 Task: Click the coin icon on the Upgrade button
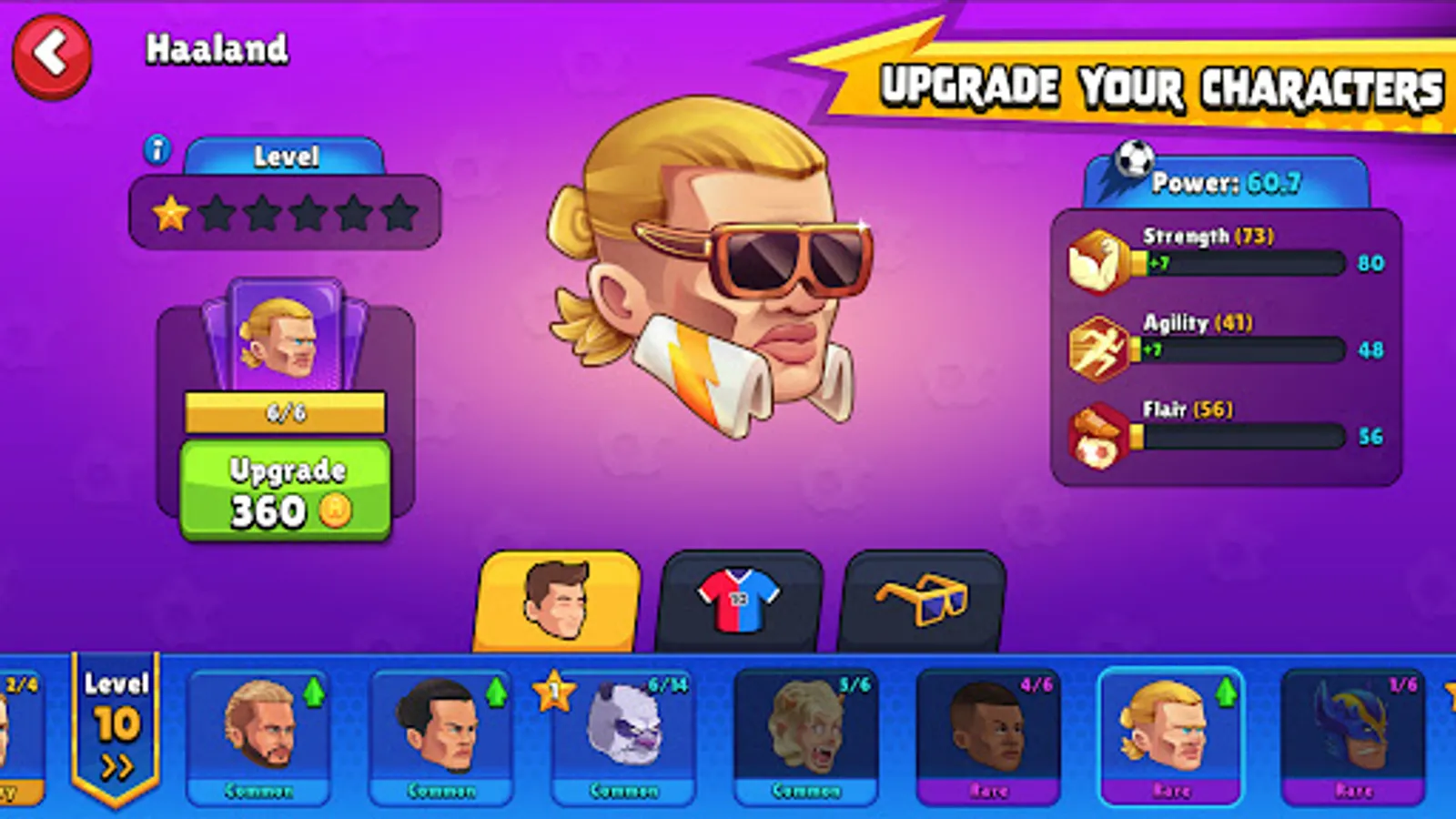pos(335,511)
